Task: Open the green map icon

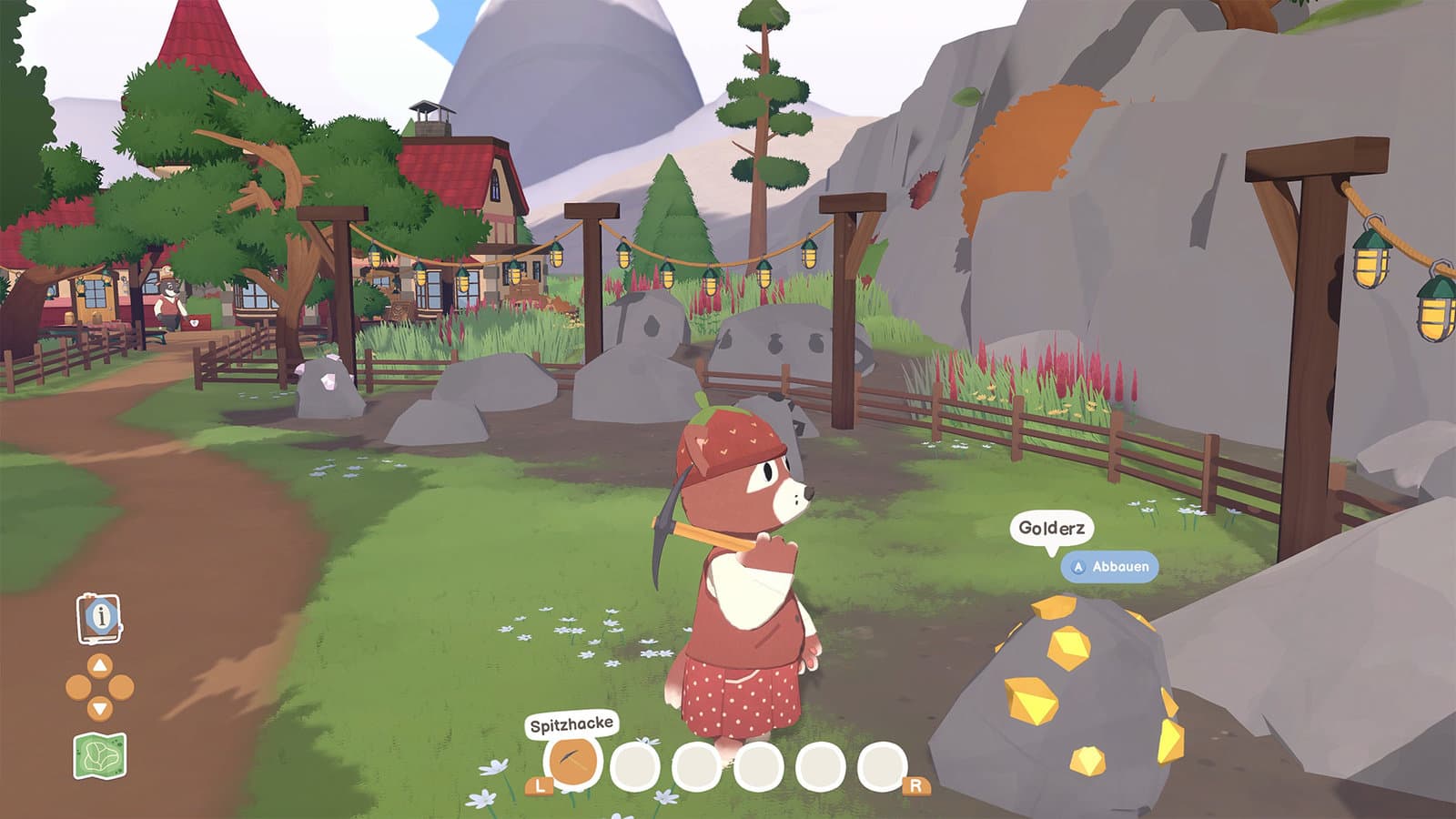Action: [99, 755]
